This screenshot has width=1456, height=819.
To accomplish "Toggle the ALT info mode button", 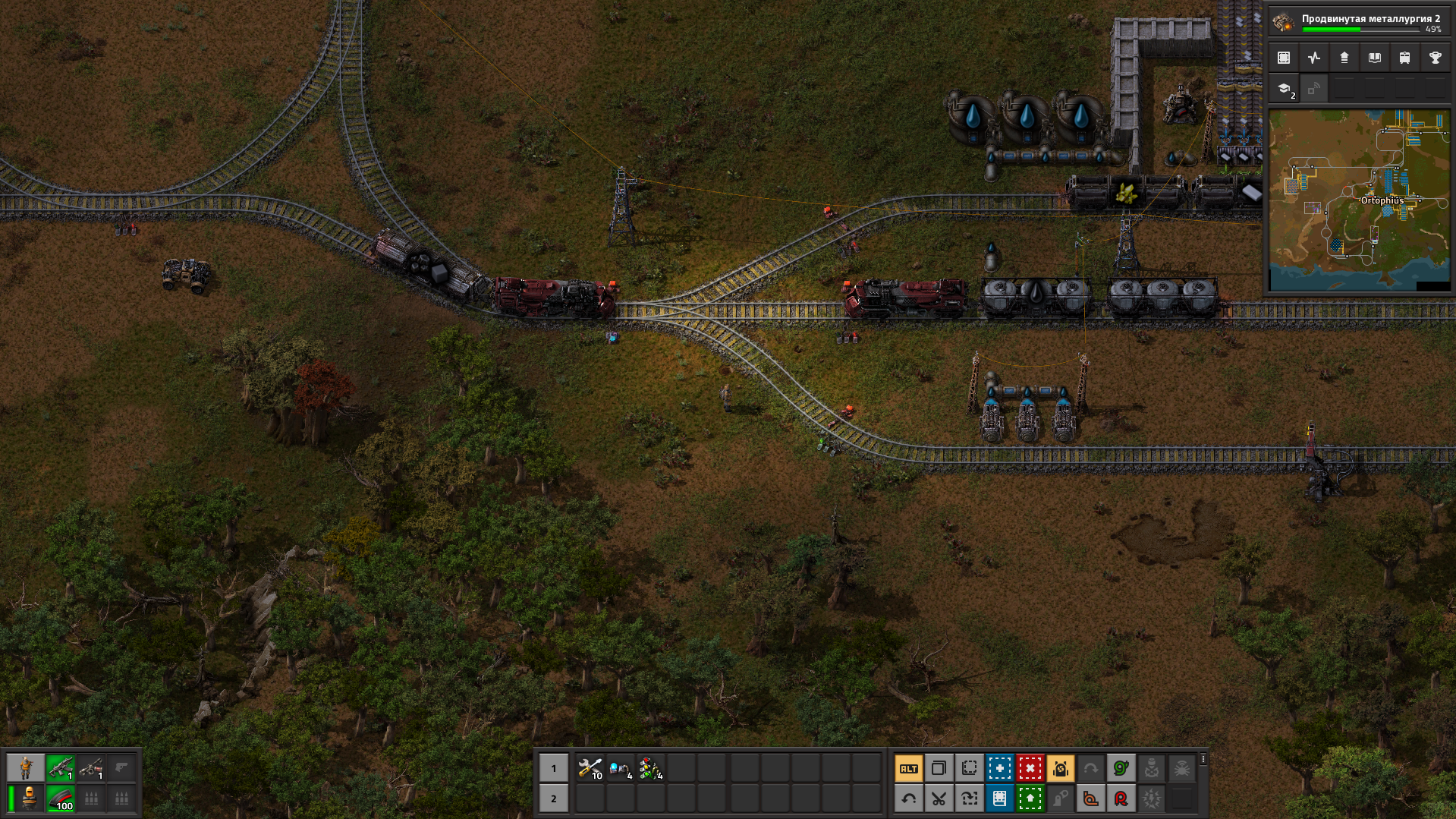I will [908, 769].
